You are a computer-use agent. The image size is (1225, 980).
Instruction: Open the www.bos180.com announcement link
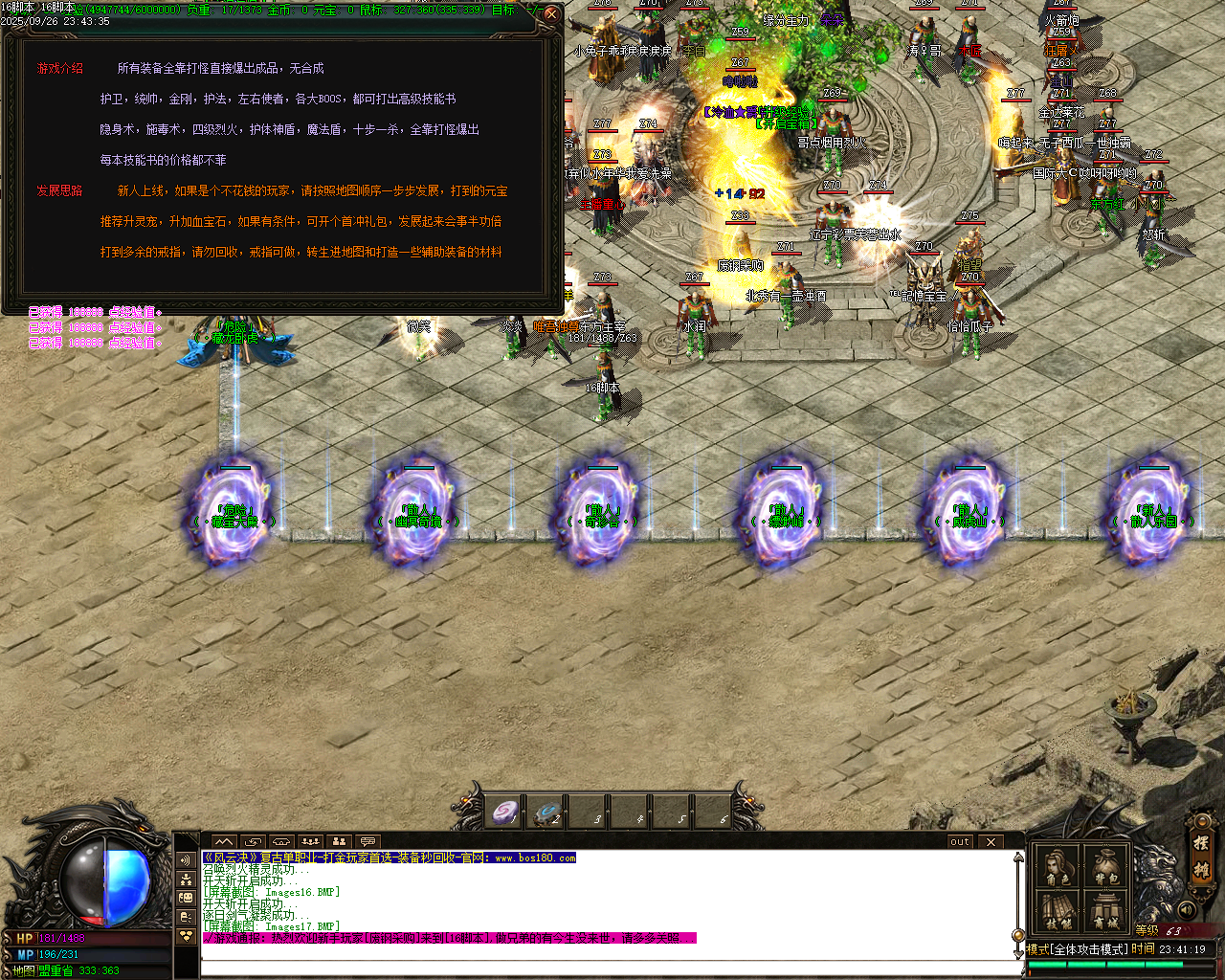click(536, 859)
